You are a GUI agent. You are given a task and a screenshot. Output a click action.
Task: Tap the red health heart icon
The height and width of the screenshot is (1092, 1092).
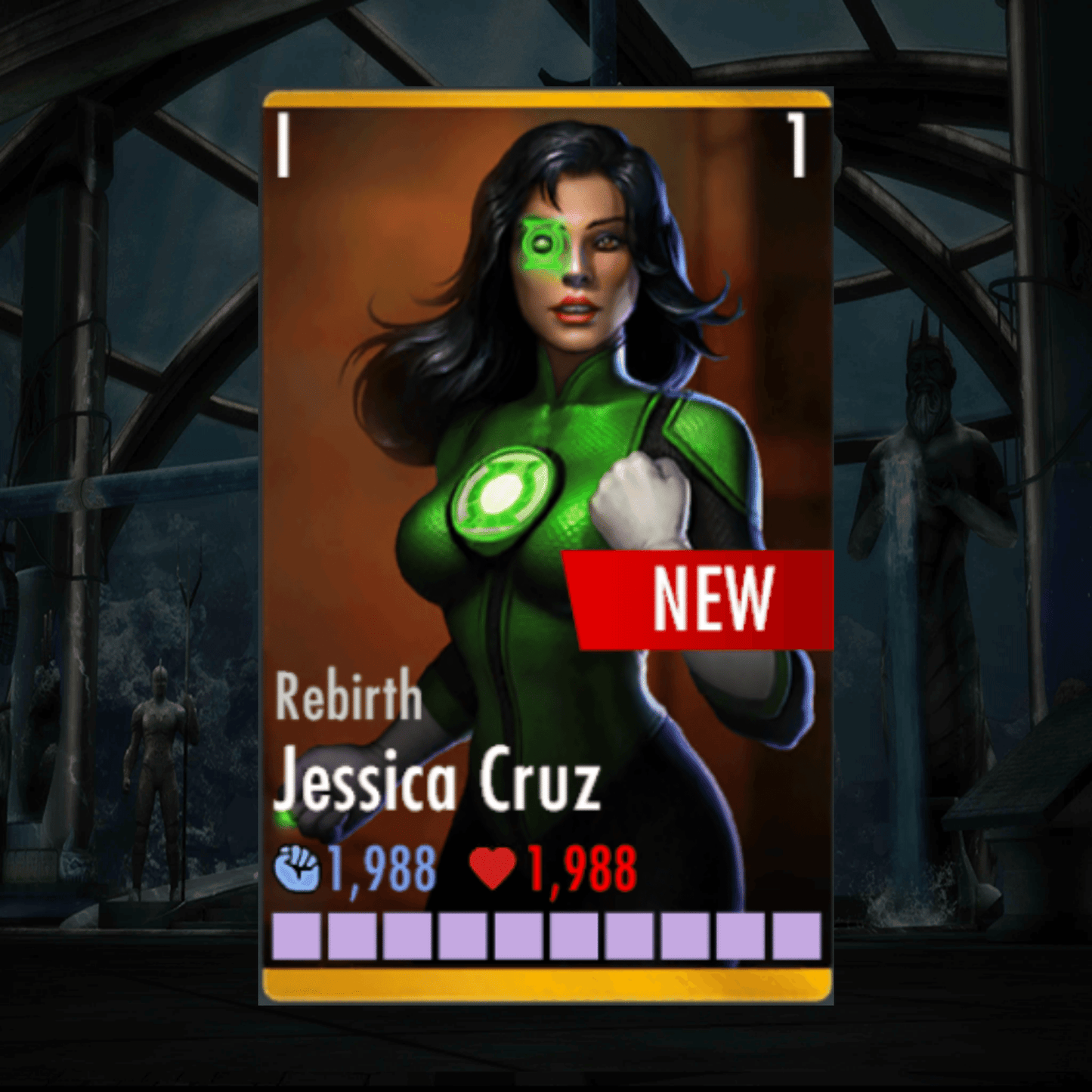pos(495,871)
